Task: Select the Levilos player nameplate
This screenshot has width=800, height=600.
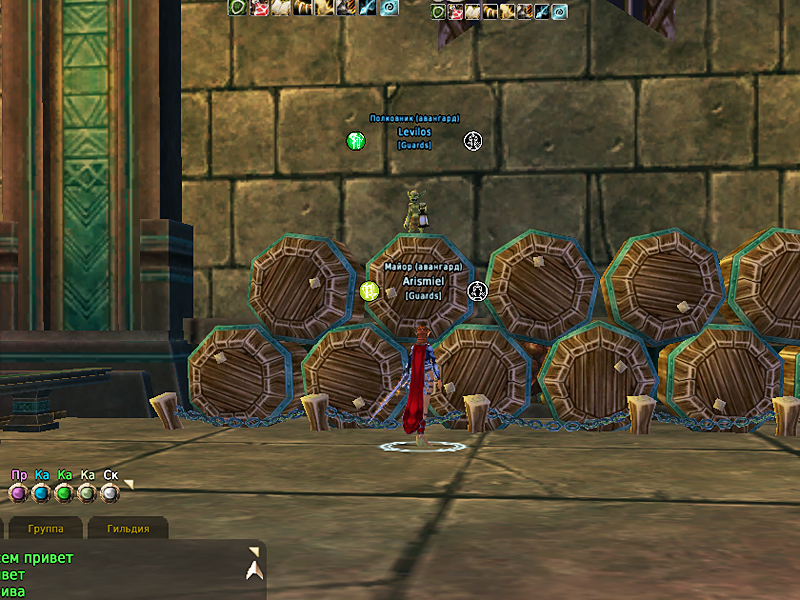Action: pyautogui.click(x=414, y=132)
